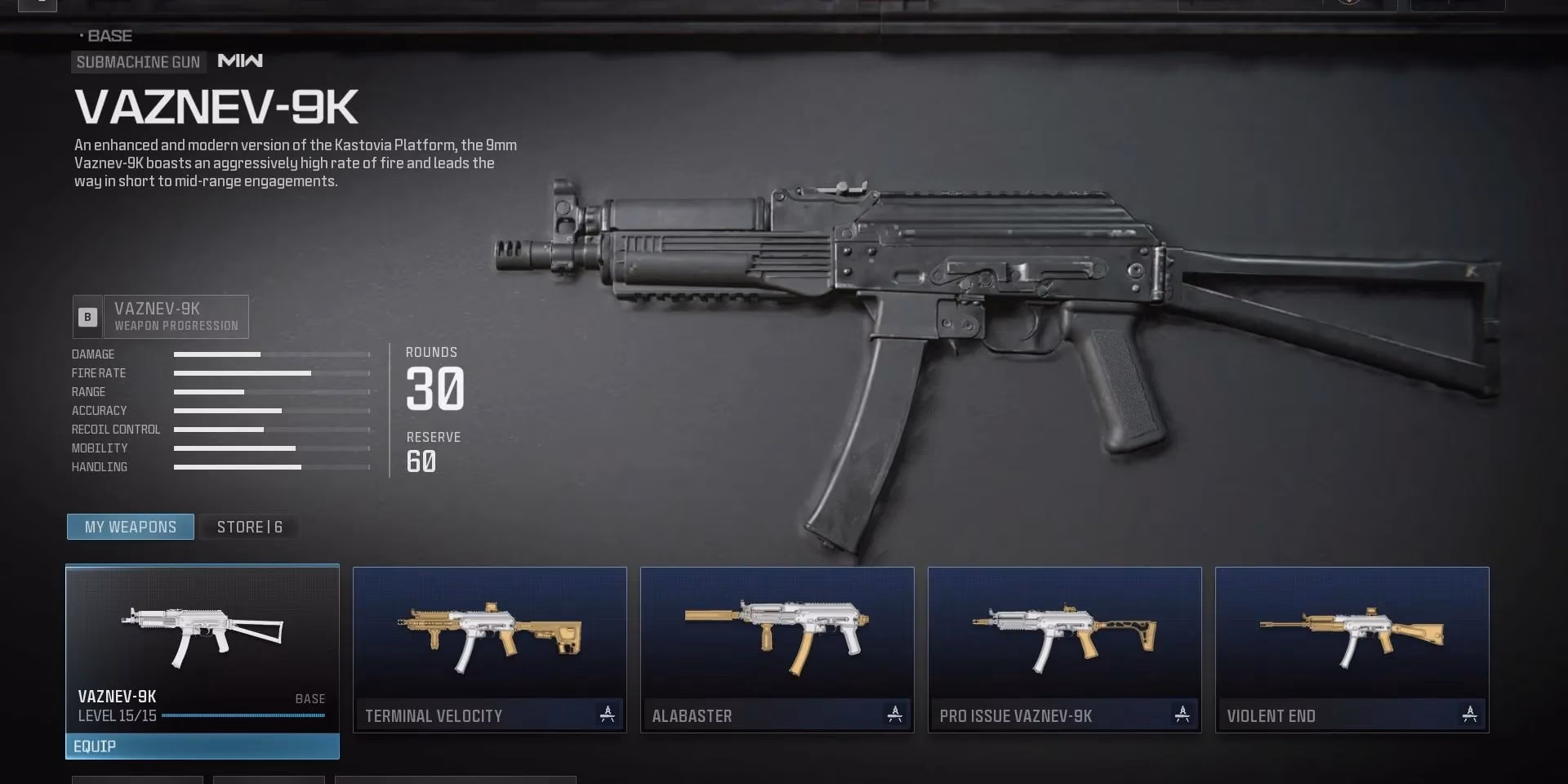The height and width of the screenshot is (784, 1568).
Task: Click the blueprint icon on Alabaster card
Action: pos(894,715)
